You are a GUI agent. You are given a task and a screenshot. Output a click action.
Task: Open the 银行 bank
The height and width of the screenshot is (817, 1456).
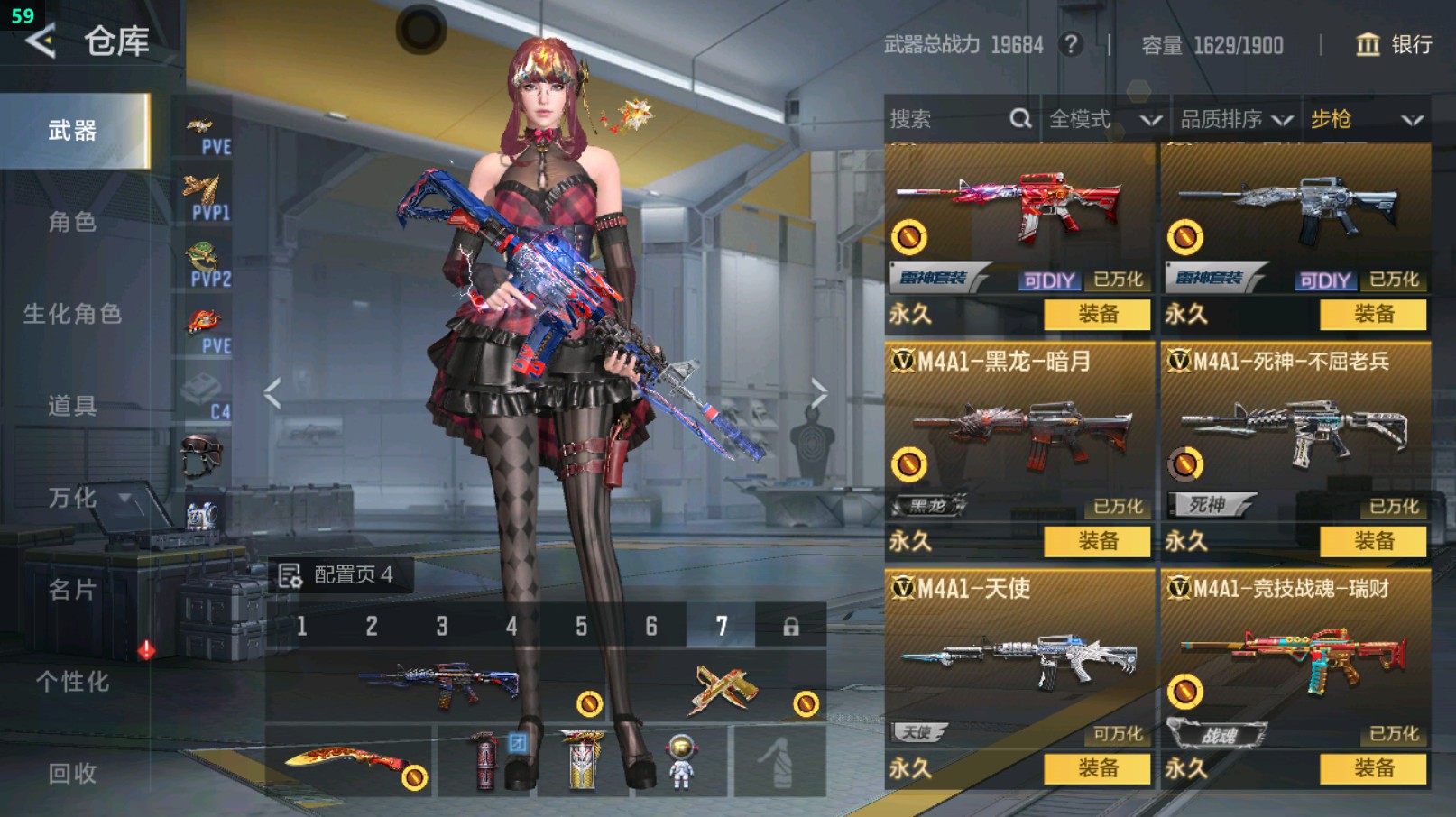[x=1395, y=44]
